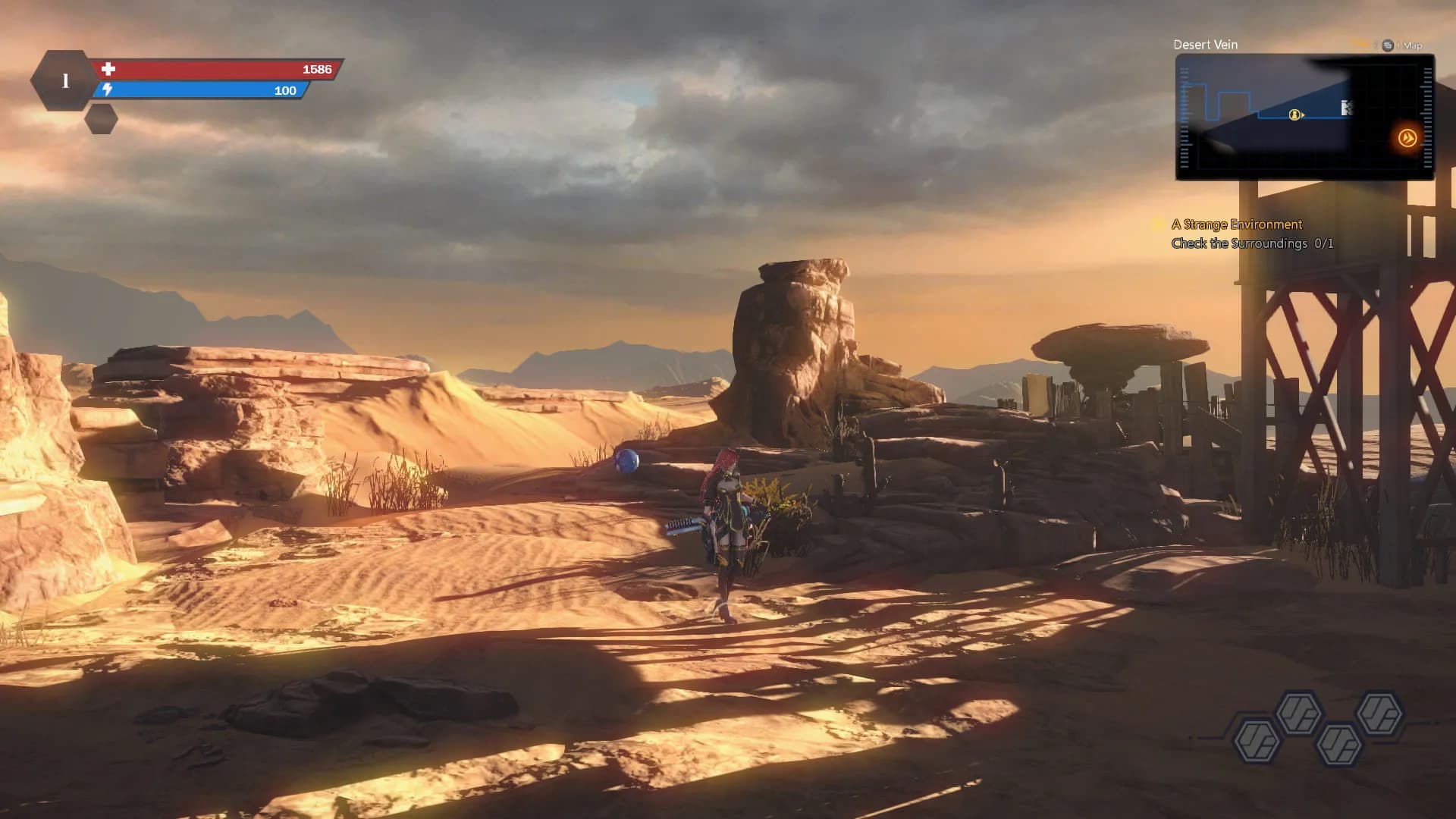This screenshot has width=1456, height=819.
Task: Click the level 1 hexagon badge
Action: [64, 80]
